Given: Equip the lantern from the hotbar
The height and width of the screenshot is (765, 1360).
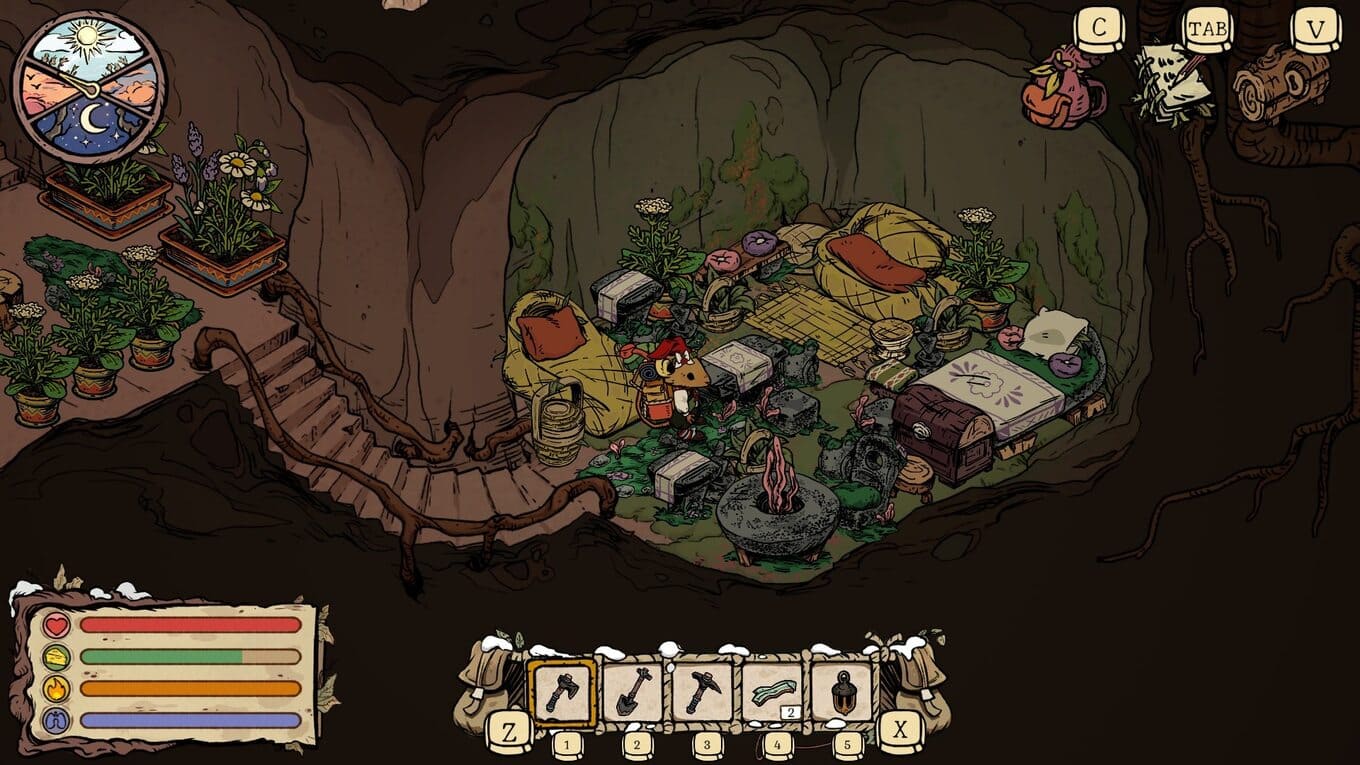Looking at the screenshot, I should (842, 691).
